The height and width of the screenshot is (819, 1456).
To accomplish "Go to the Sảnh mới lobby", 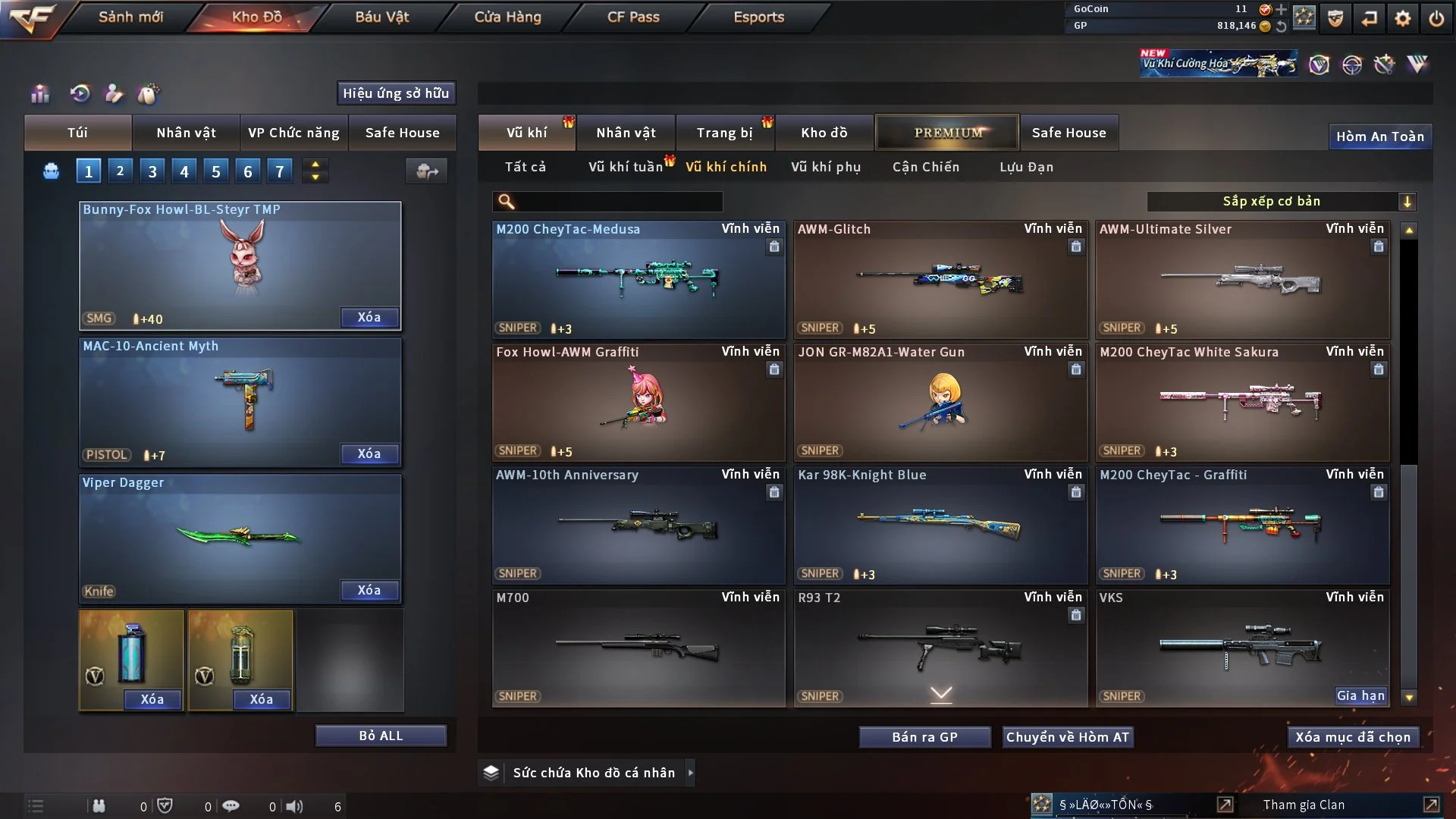I will point(130,17).
